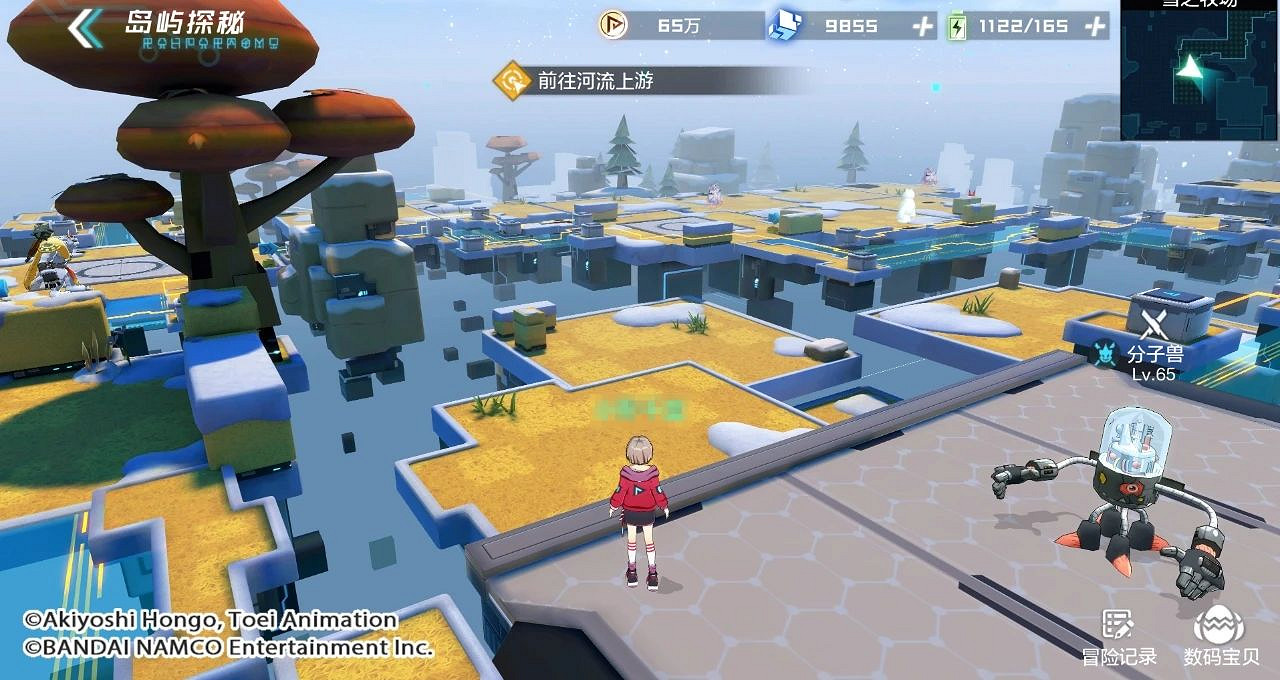Click the gold coin currency icon
Viewport: 1280px width, 680px height.
tap(613, 26)
